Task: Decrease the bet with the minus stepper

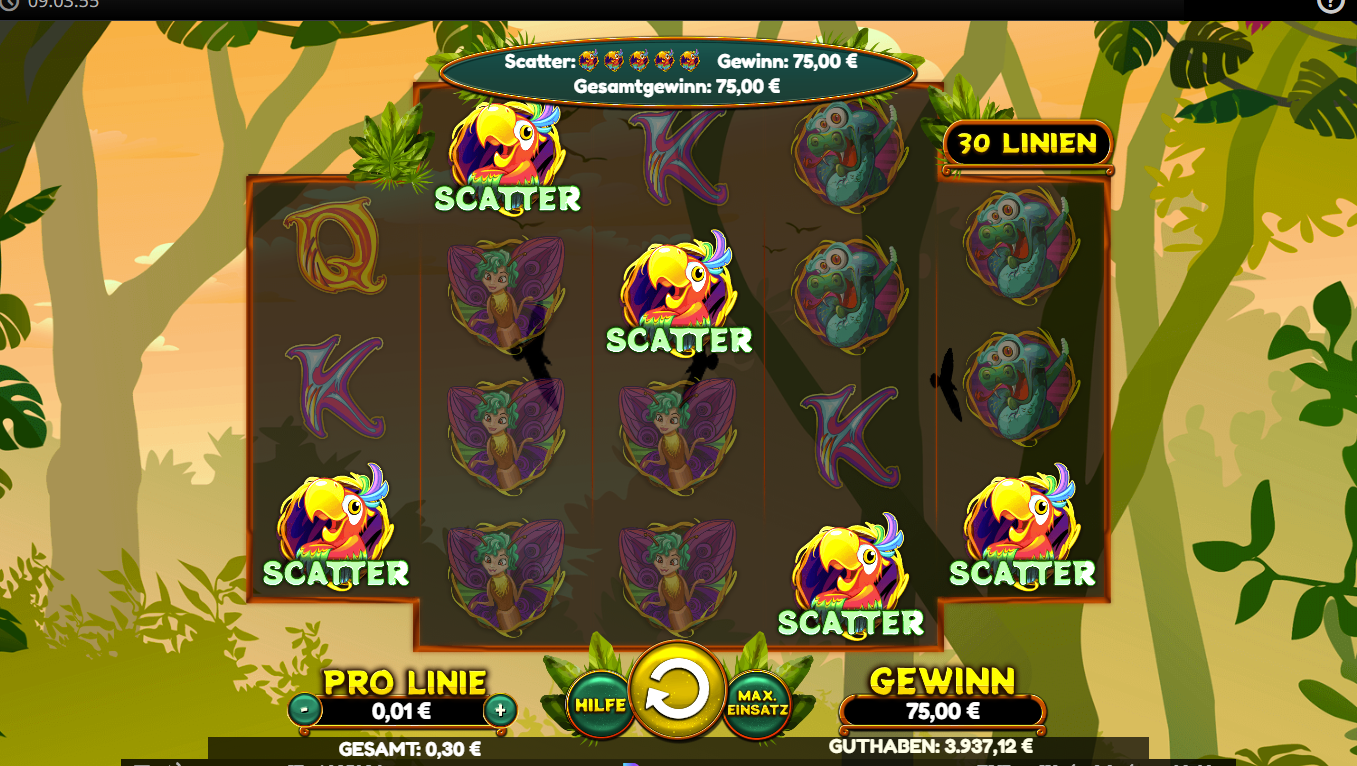Action: coord(305,712)
